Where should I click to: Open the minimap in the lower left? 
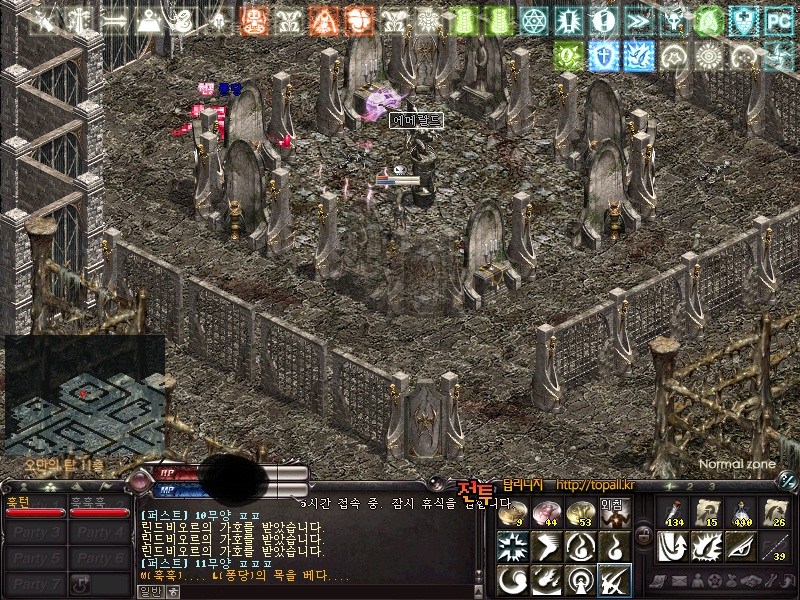coord(84,396)
